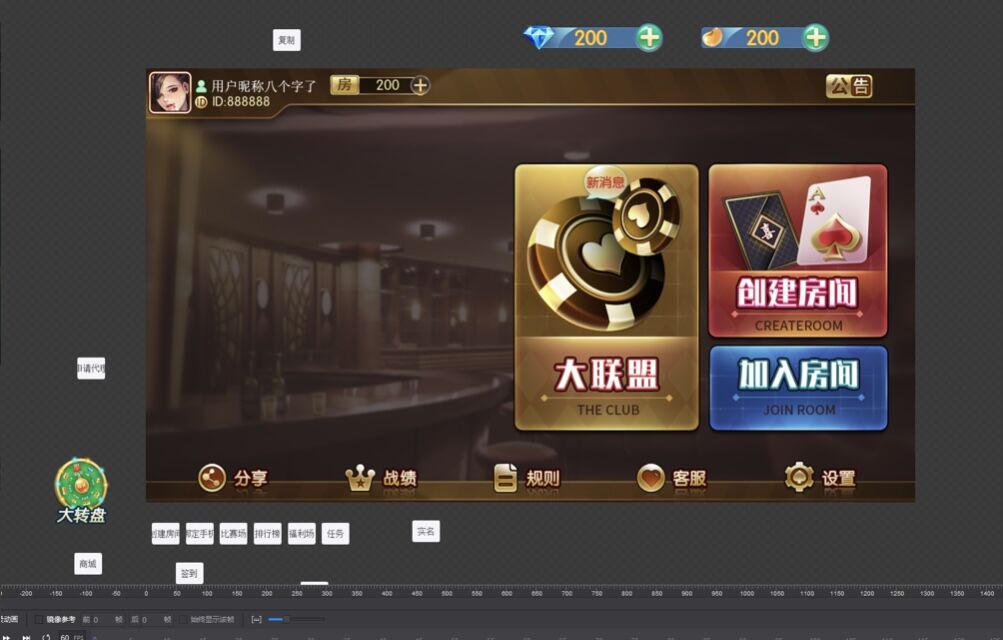
Task: View 战绩 match records
Action: [x=381, y=478]
